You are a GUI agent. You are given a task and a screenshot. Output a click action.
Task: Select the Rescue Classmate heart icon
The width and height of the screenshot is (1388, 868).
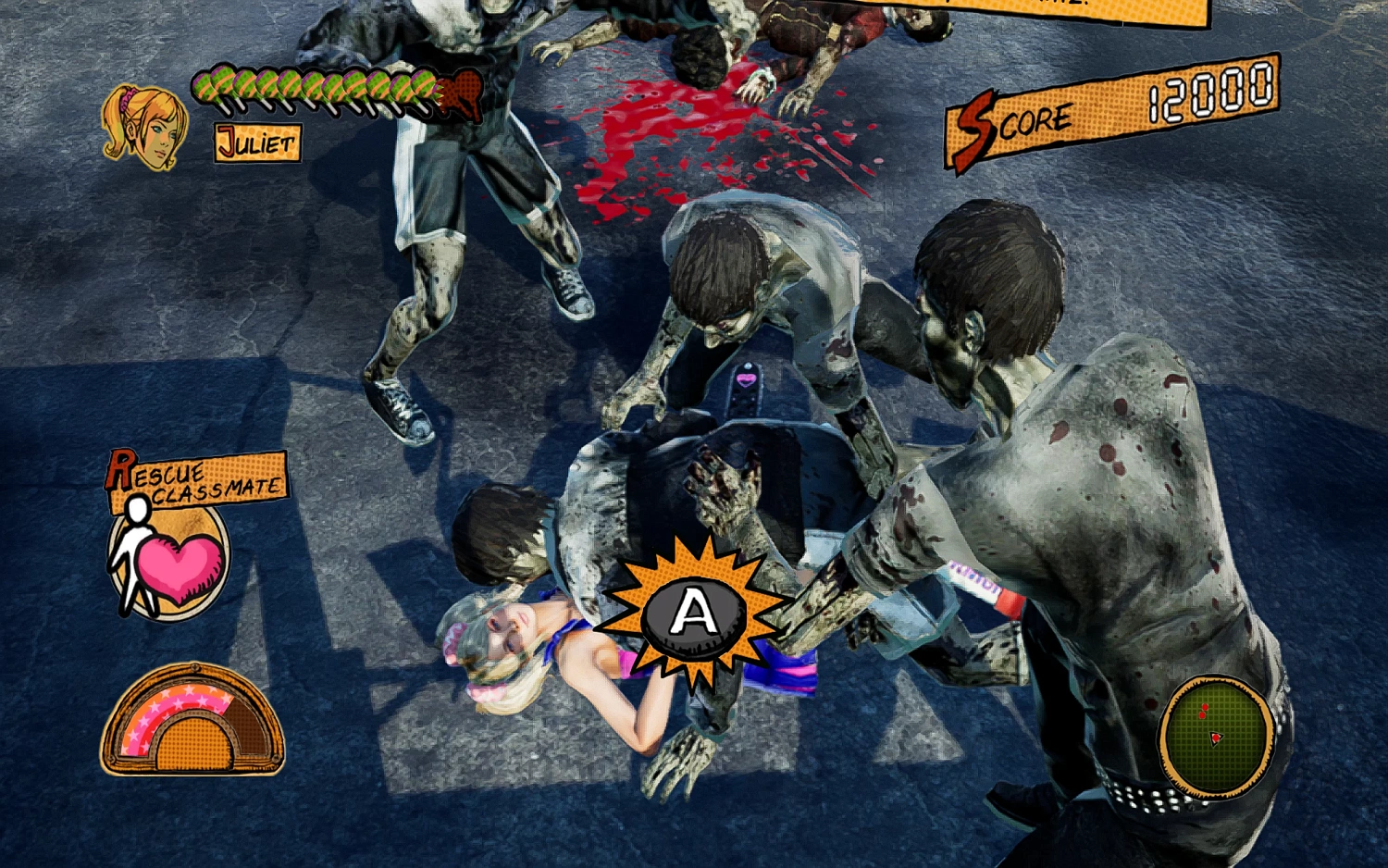(167, 560)
